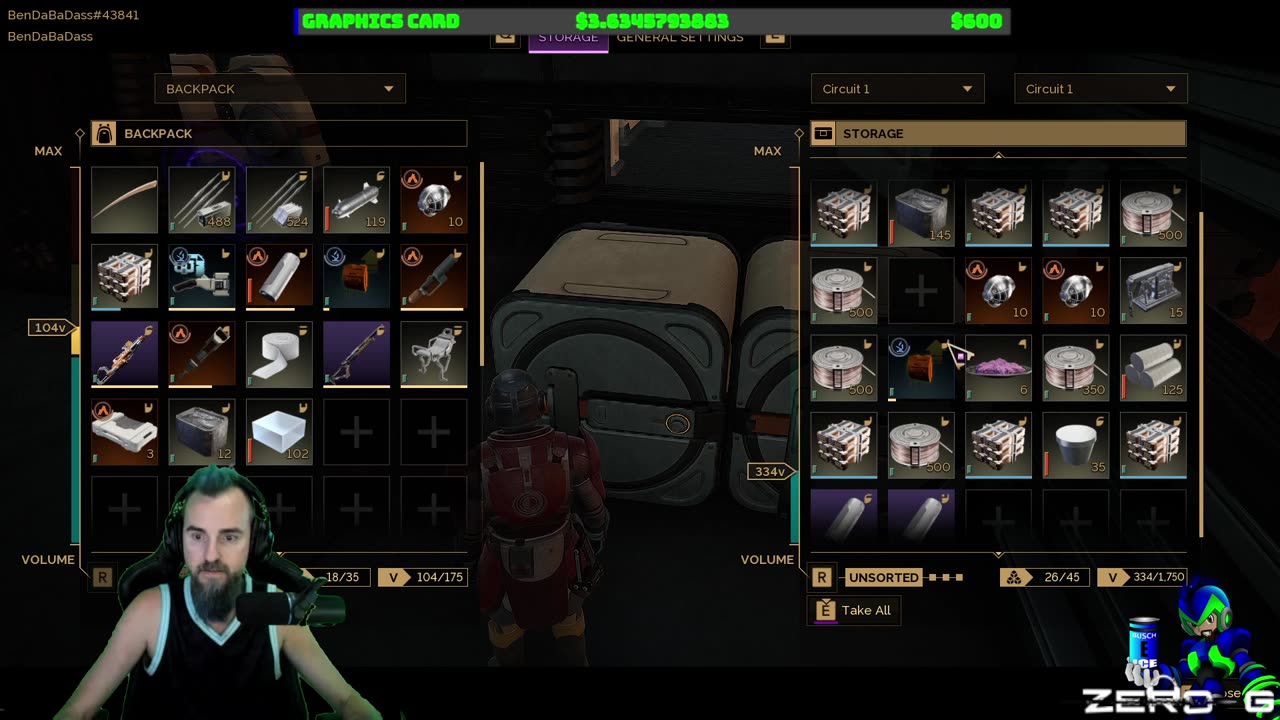The height and width of the screenshot is (720, 1280).
Task: Select the copper coil stack of 350
Action: (x=1075, y=368)
